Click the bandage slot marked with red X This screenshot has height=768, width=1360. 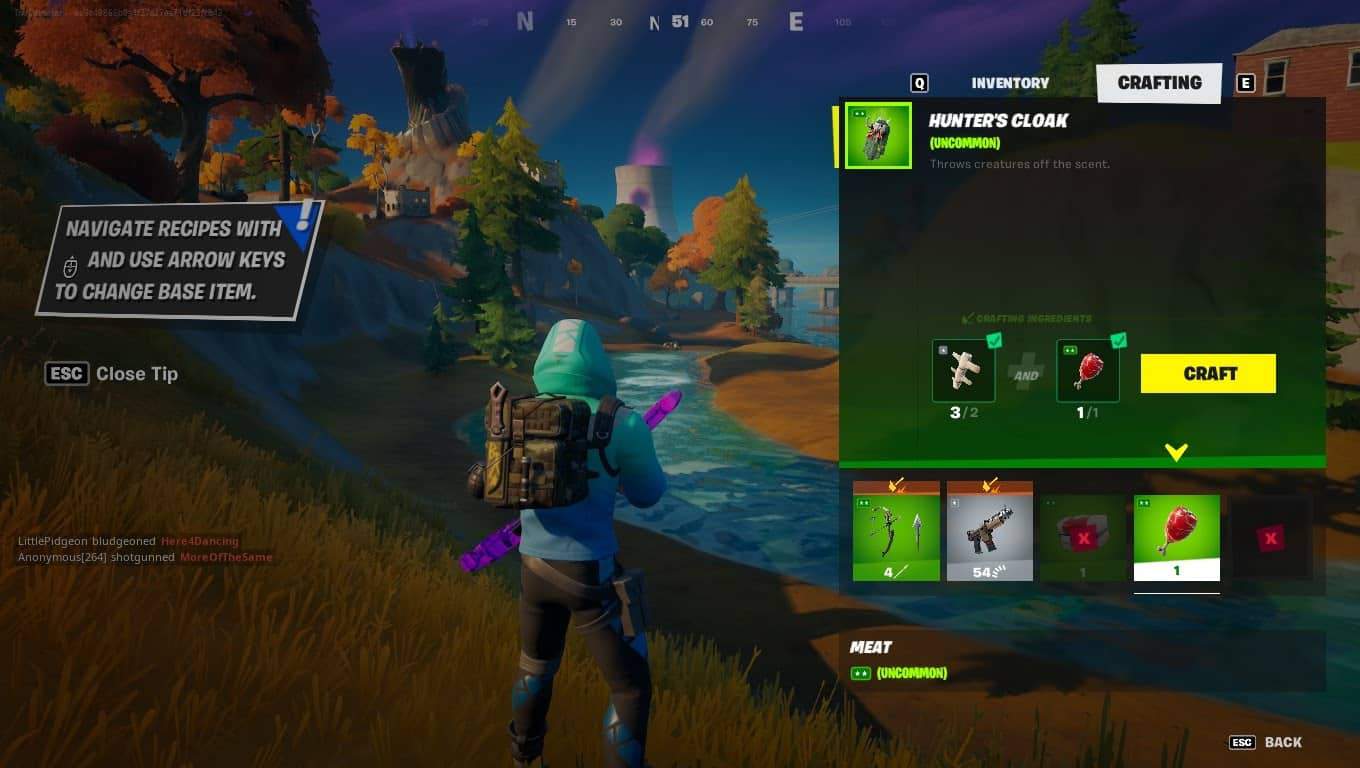[1083, 535]
